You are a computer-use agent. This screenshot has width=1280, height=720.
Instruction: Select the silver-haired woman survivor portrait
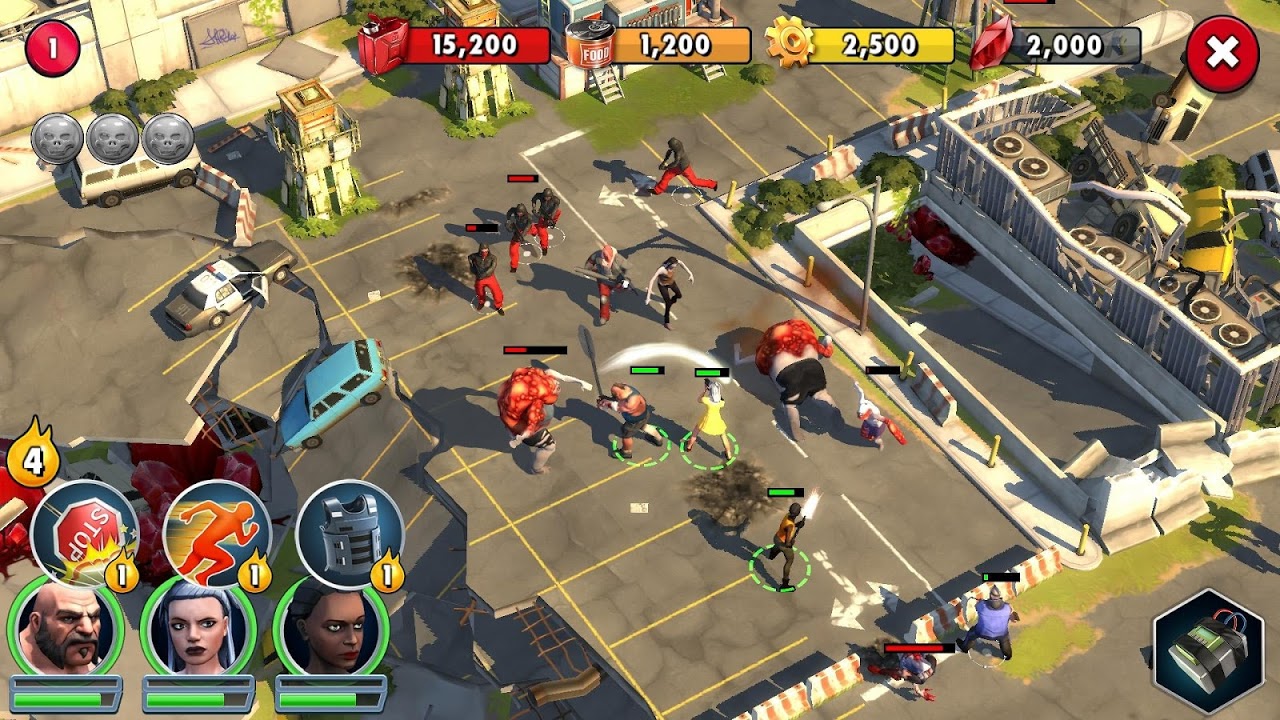198,628
